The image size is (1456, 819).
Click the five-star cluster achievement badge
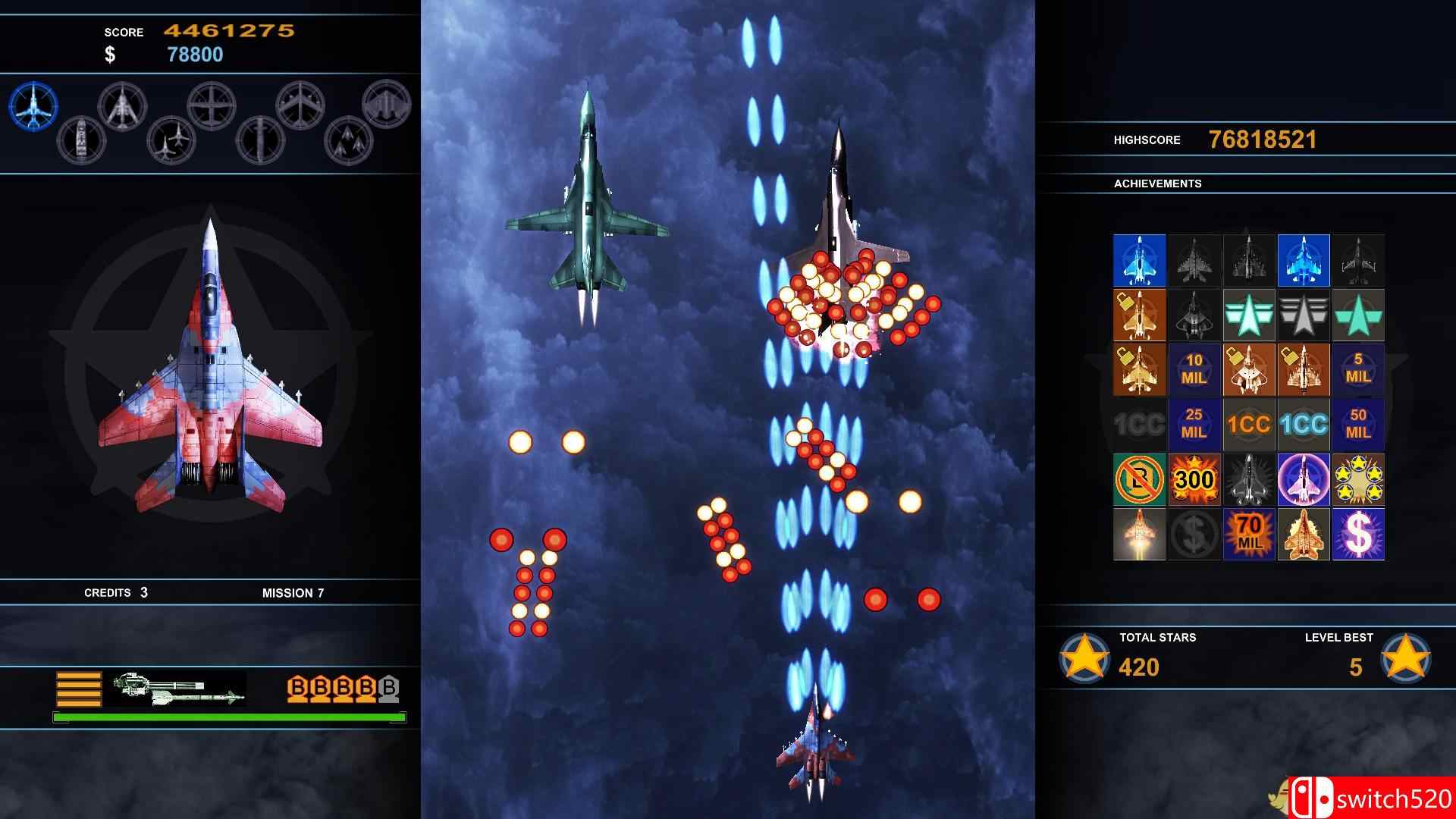(x=1359, y=479)
